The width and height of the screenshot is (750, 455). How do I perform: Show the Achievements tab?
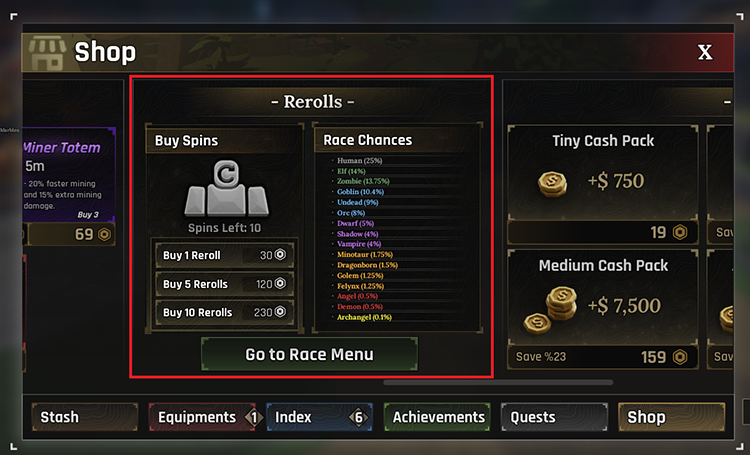(438, 417)
